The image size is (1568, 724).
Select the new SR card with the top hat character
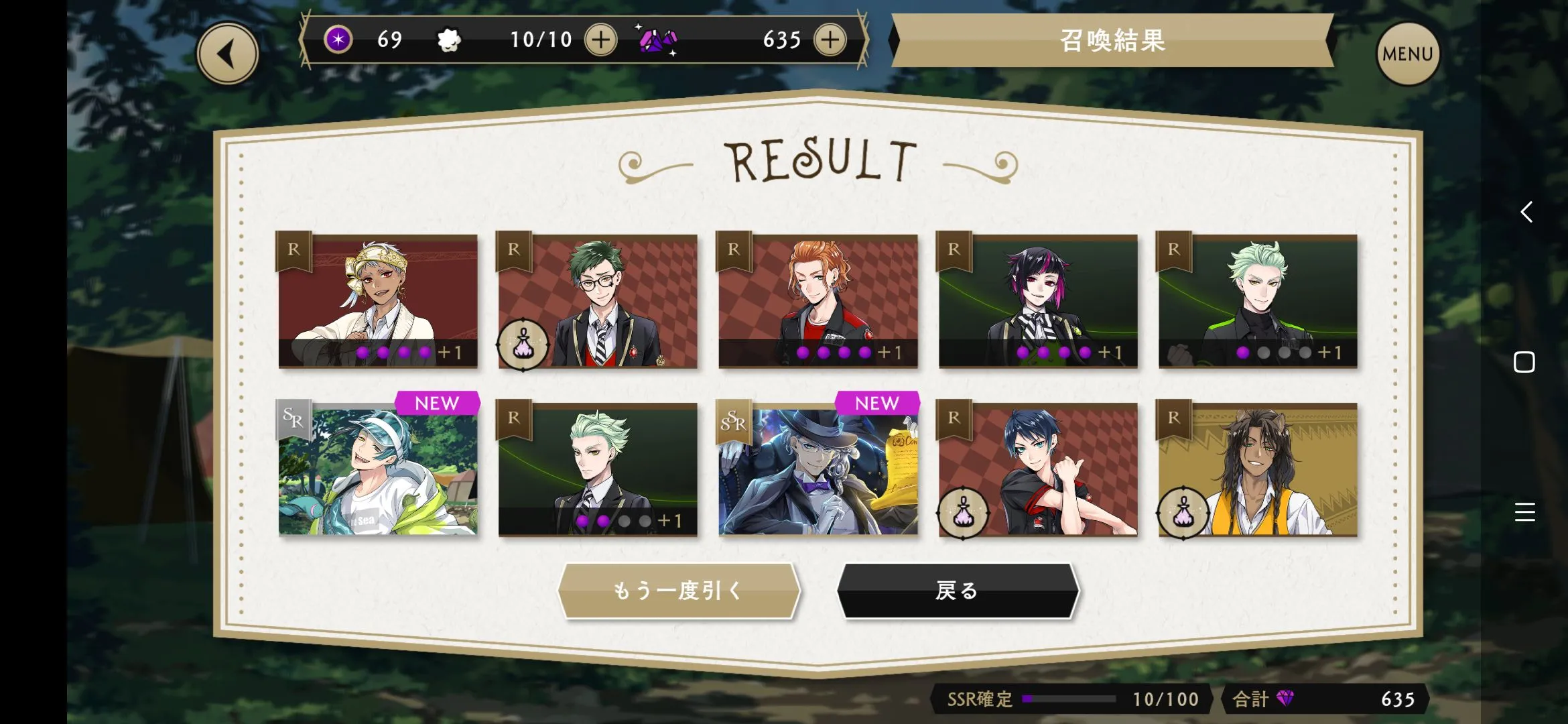818,469
